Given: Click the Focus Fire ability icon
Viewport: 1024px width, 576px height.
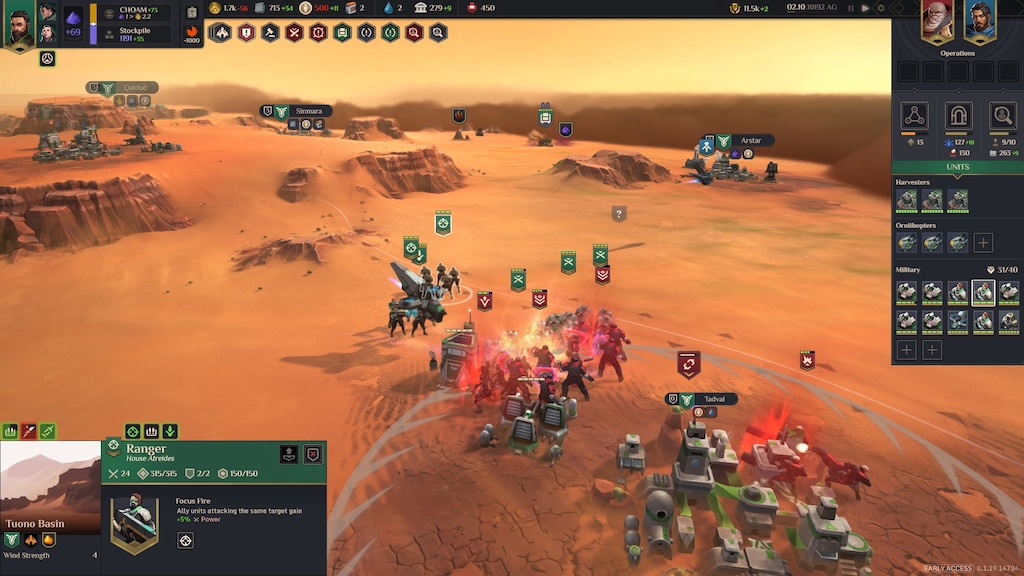Looking at the screenshot, I should click(185, 540).
